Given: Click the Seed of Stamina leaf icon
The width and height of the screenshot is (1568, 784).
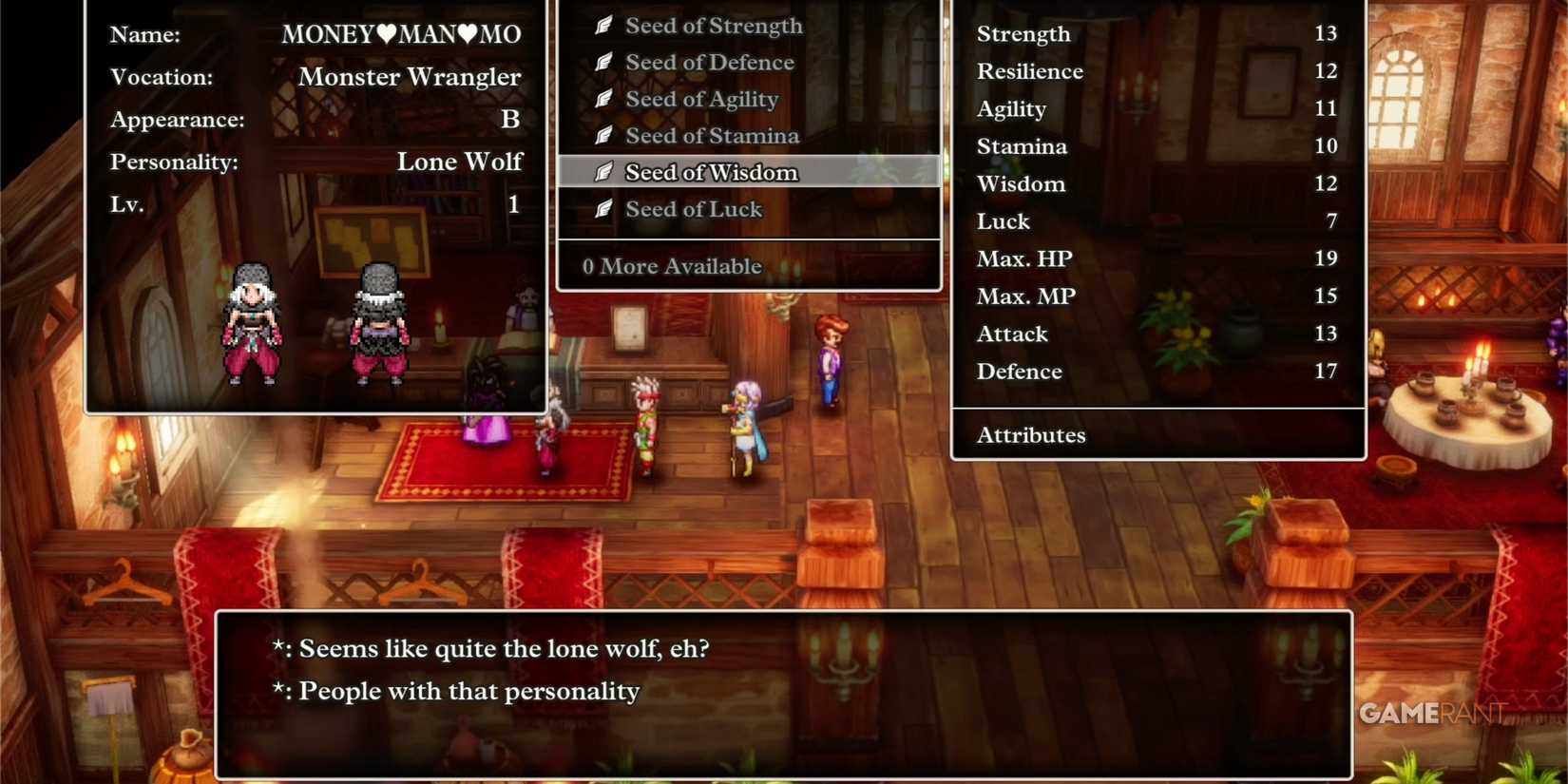Looking at the screenshot, I should [x=602, y=135].
